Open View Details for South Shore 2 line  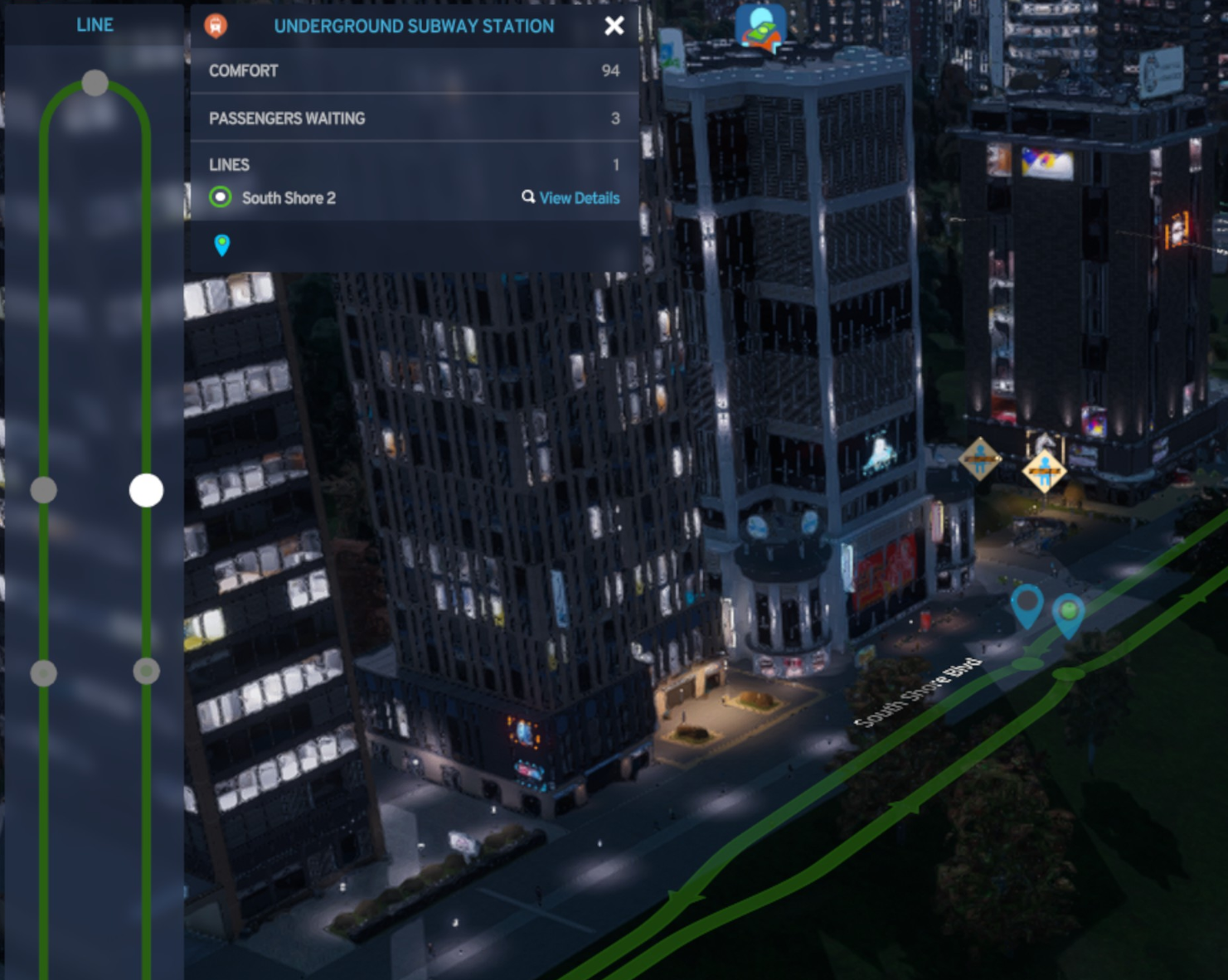(578, 198)
